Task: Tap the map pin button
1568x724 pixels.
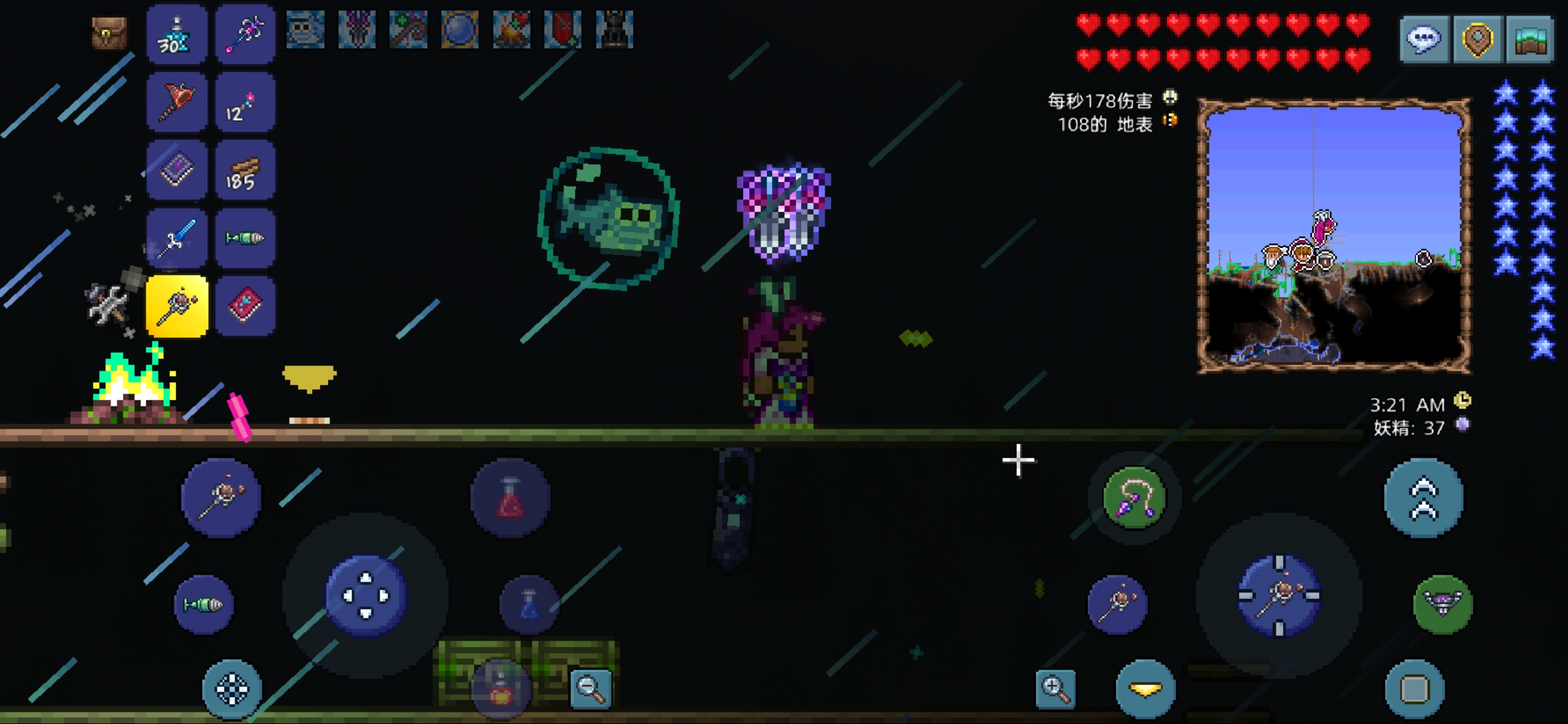Action: 1477,40
